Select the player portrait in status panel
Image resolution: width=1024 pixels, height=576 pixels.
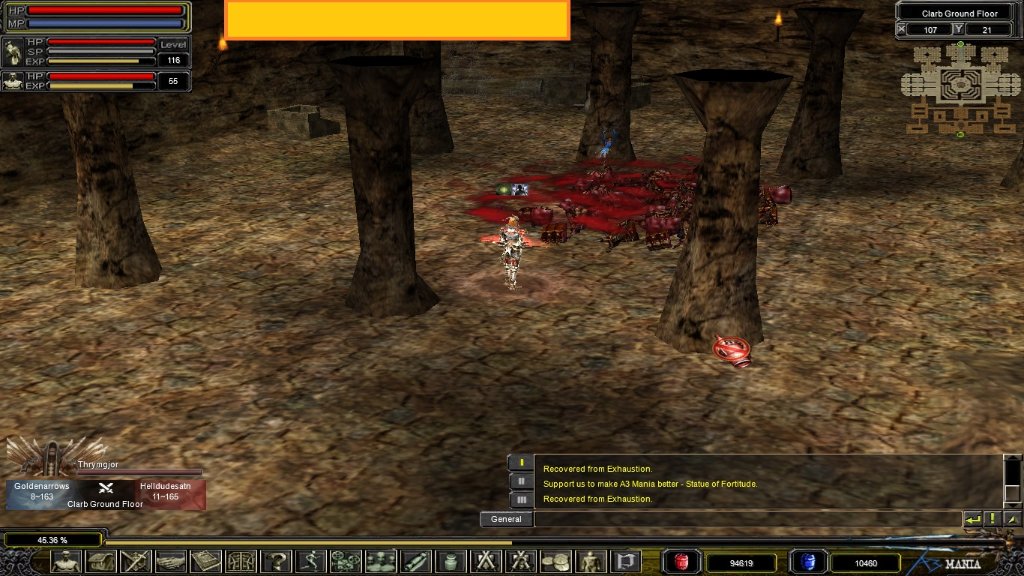[x=13, y=52]
